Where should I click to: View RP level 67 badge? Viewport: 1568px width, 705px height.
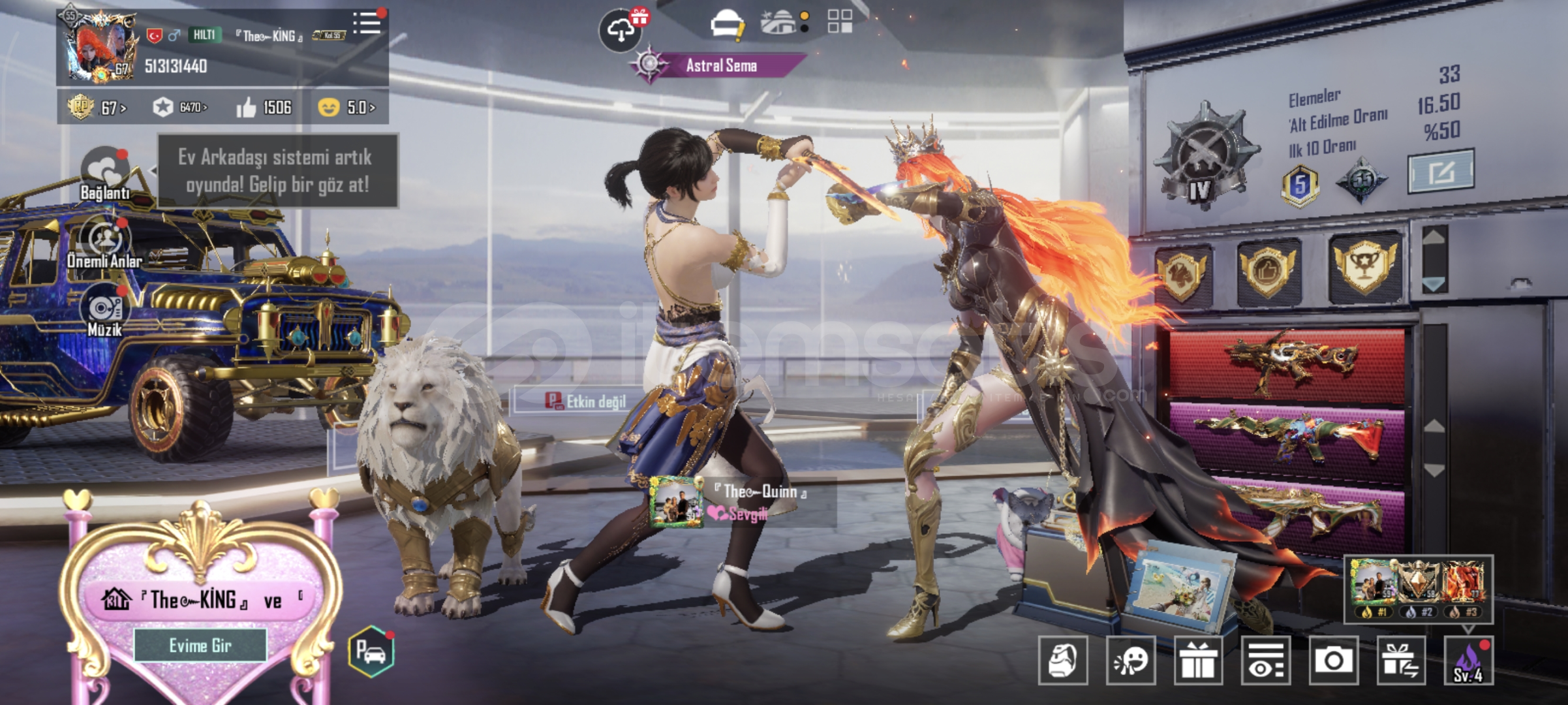(97, 107)
